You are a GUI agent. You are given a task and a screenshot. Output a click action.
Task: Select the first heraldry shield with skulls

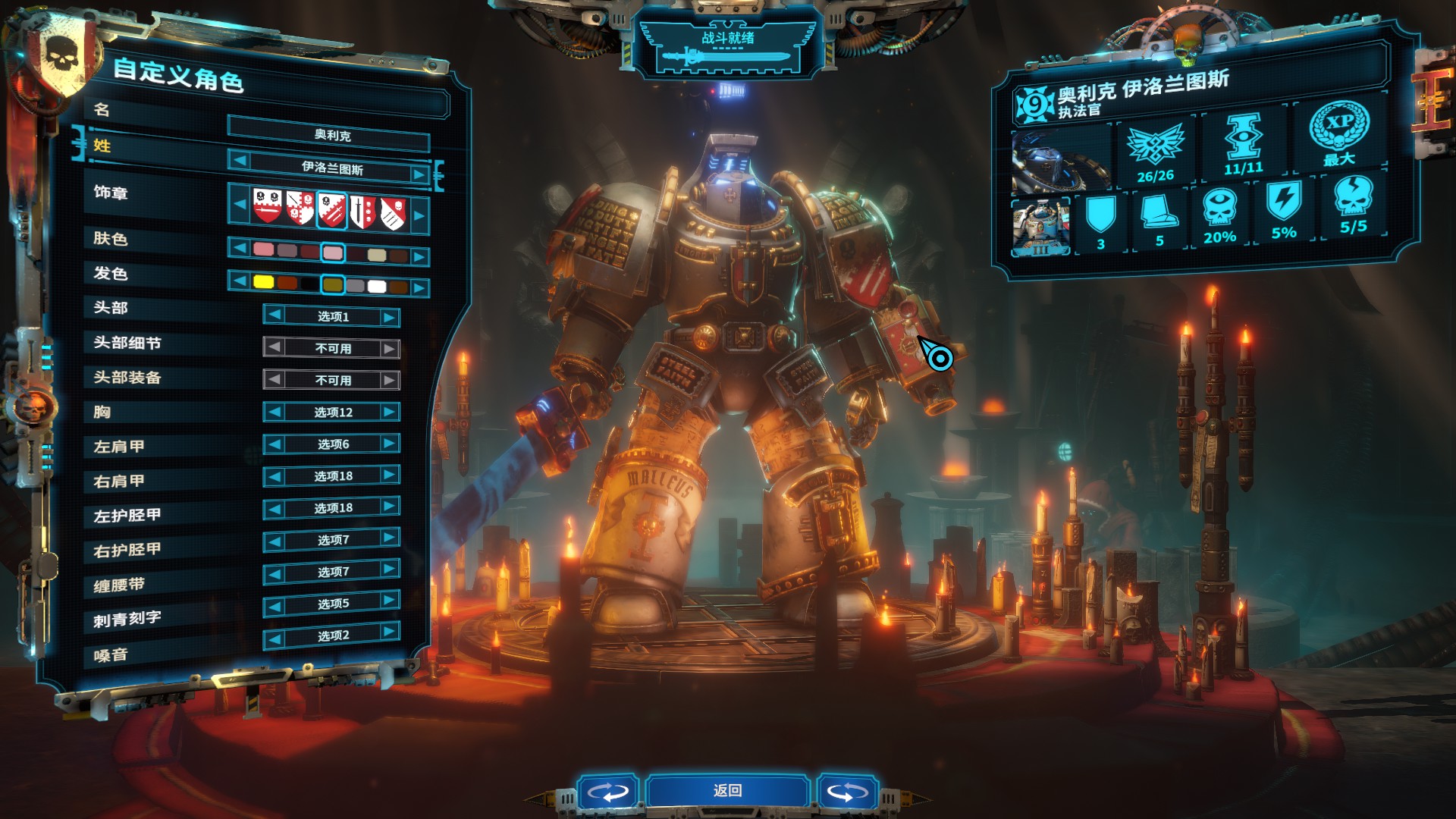pos(267,206)
